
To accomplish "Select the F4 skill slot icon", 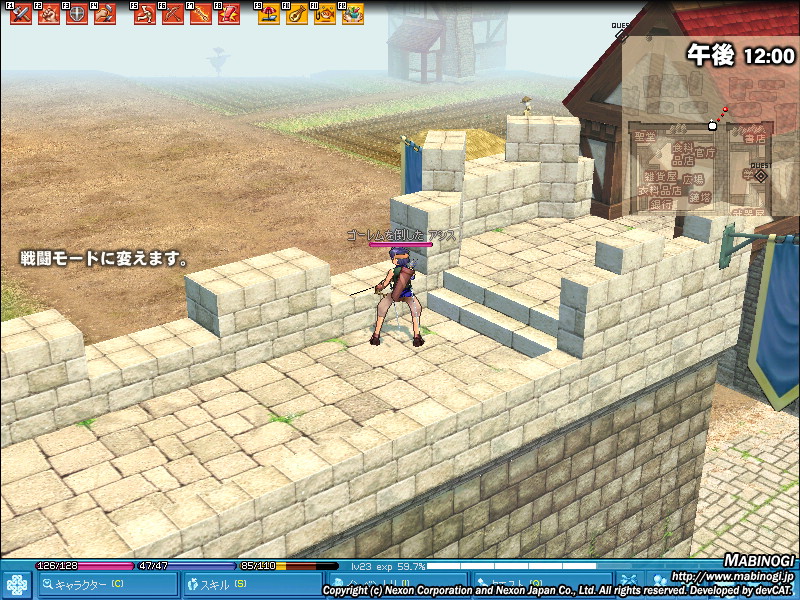I will (104, 14).
